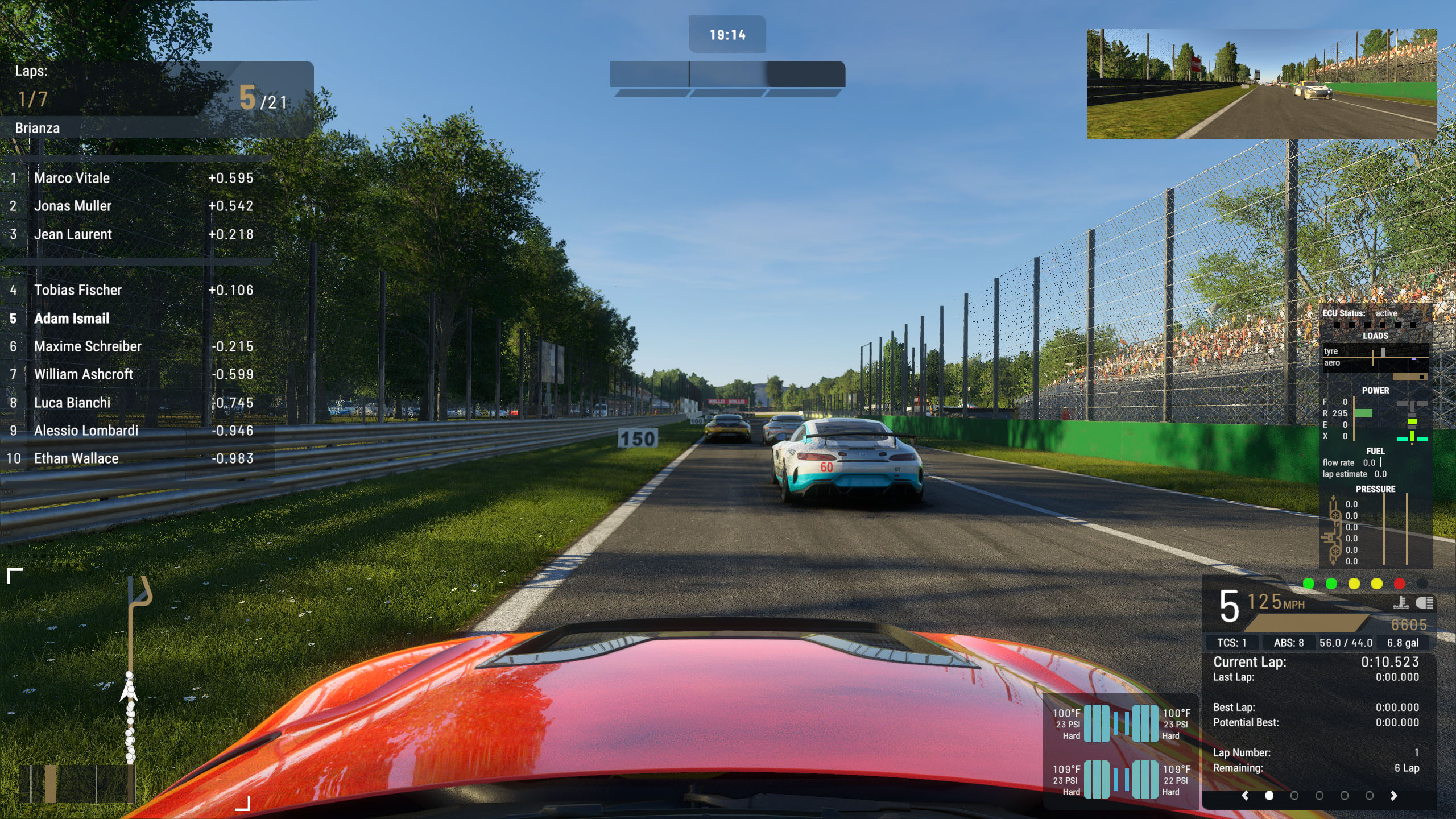The height and width of the screenshot is (819, 1456).
Task: Choose Alessio Lombardi's standings row
Action: (86, 431)
